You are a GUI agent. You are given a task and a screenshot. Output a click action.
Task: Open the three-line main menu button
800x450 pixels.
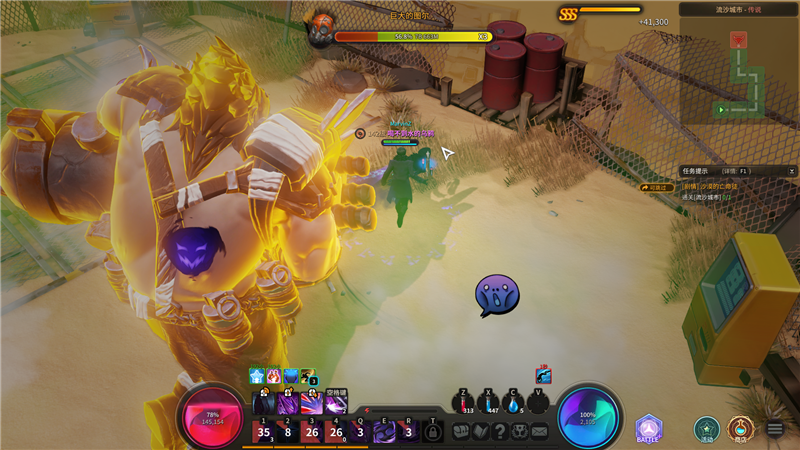[775, 429]
